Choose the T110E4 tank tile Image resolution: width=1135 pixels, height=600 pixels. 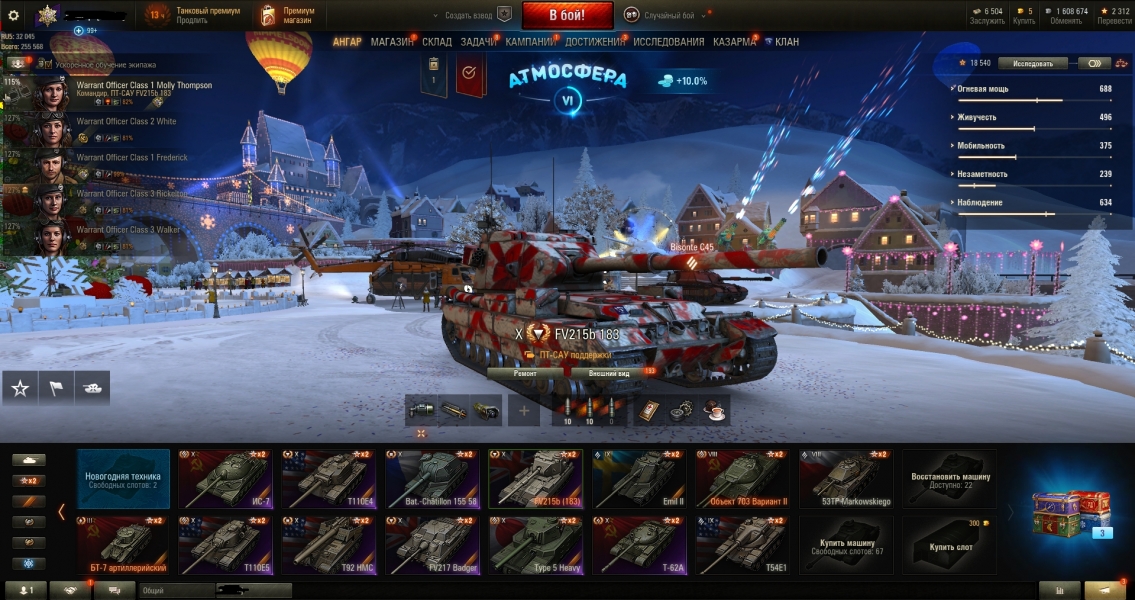(x=330, y=478)
